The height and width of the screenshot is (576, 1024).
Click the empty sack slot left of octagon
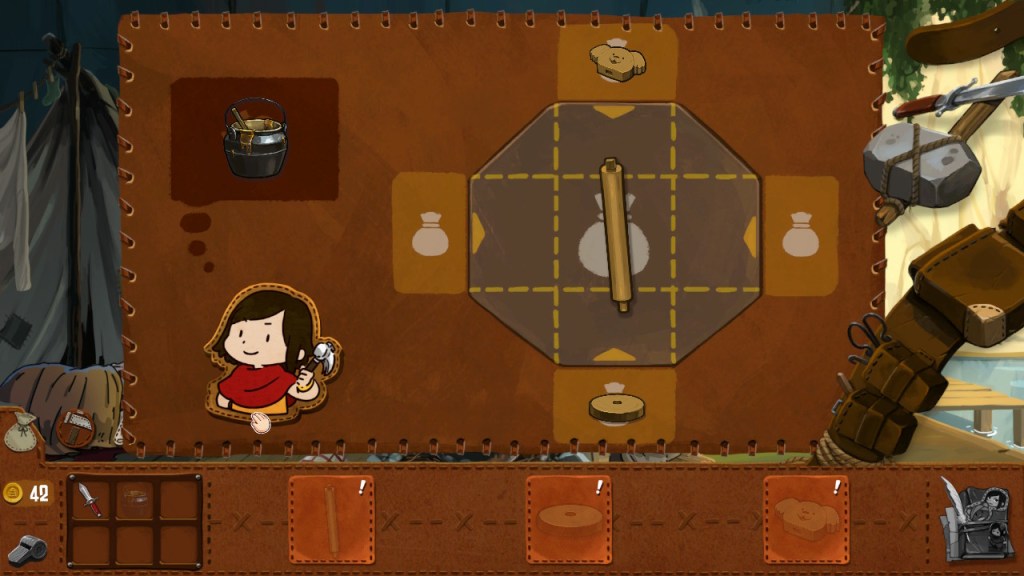(429, 234)
